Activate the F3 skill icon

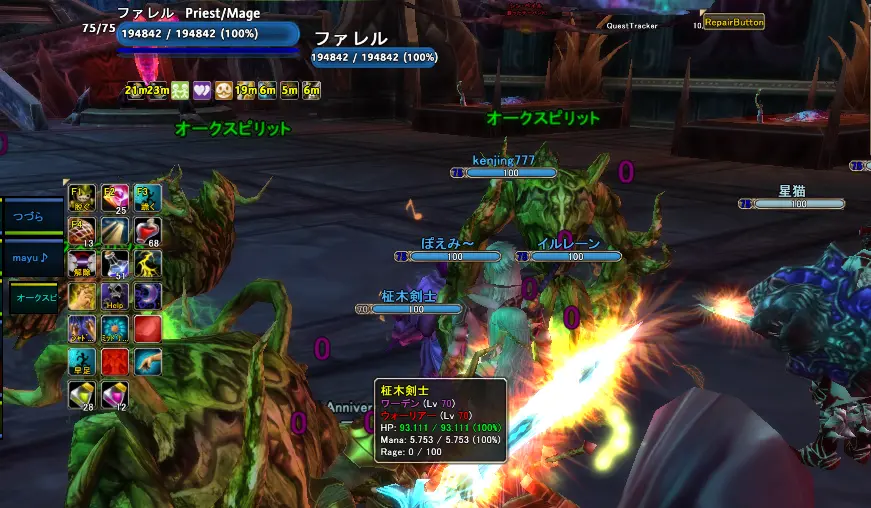pyautogui.click(x=147, y=196)
